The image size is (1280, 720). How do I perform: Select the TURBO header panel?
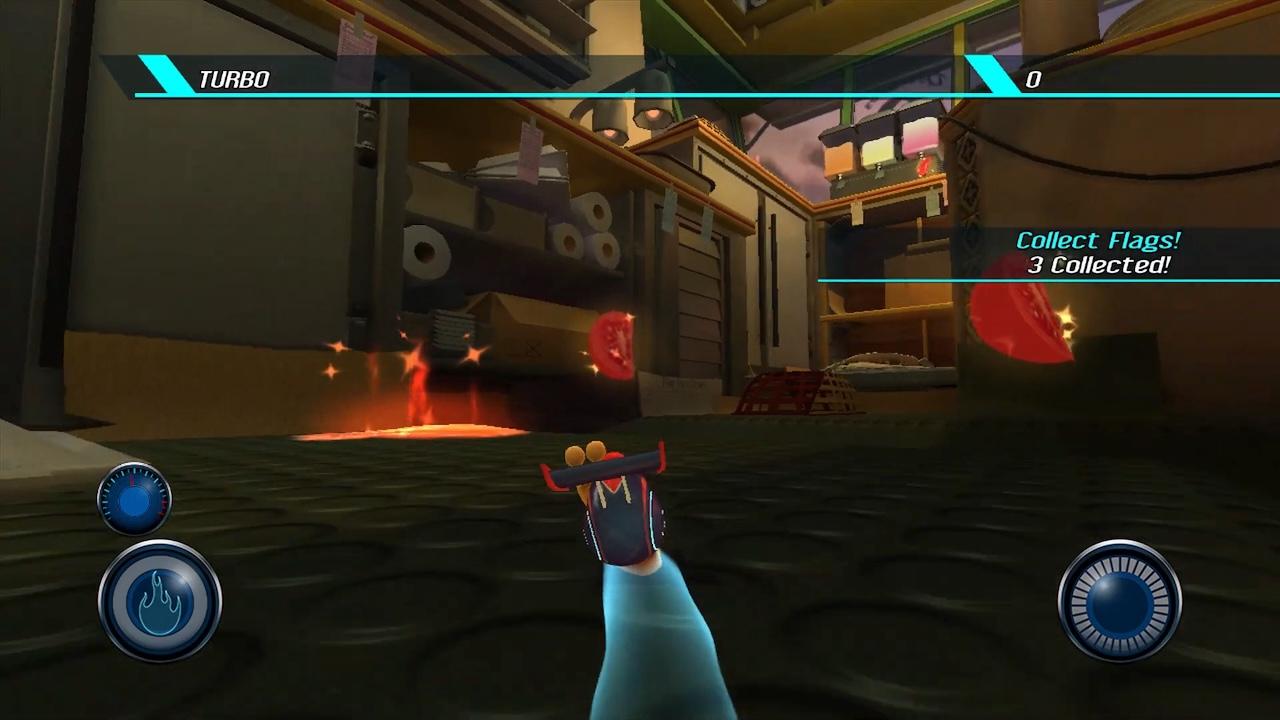click(300, 78)
